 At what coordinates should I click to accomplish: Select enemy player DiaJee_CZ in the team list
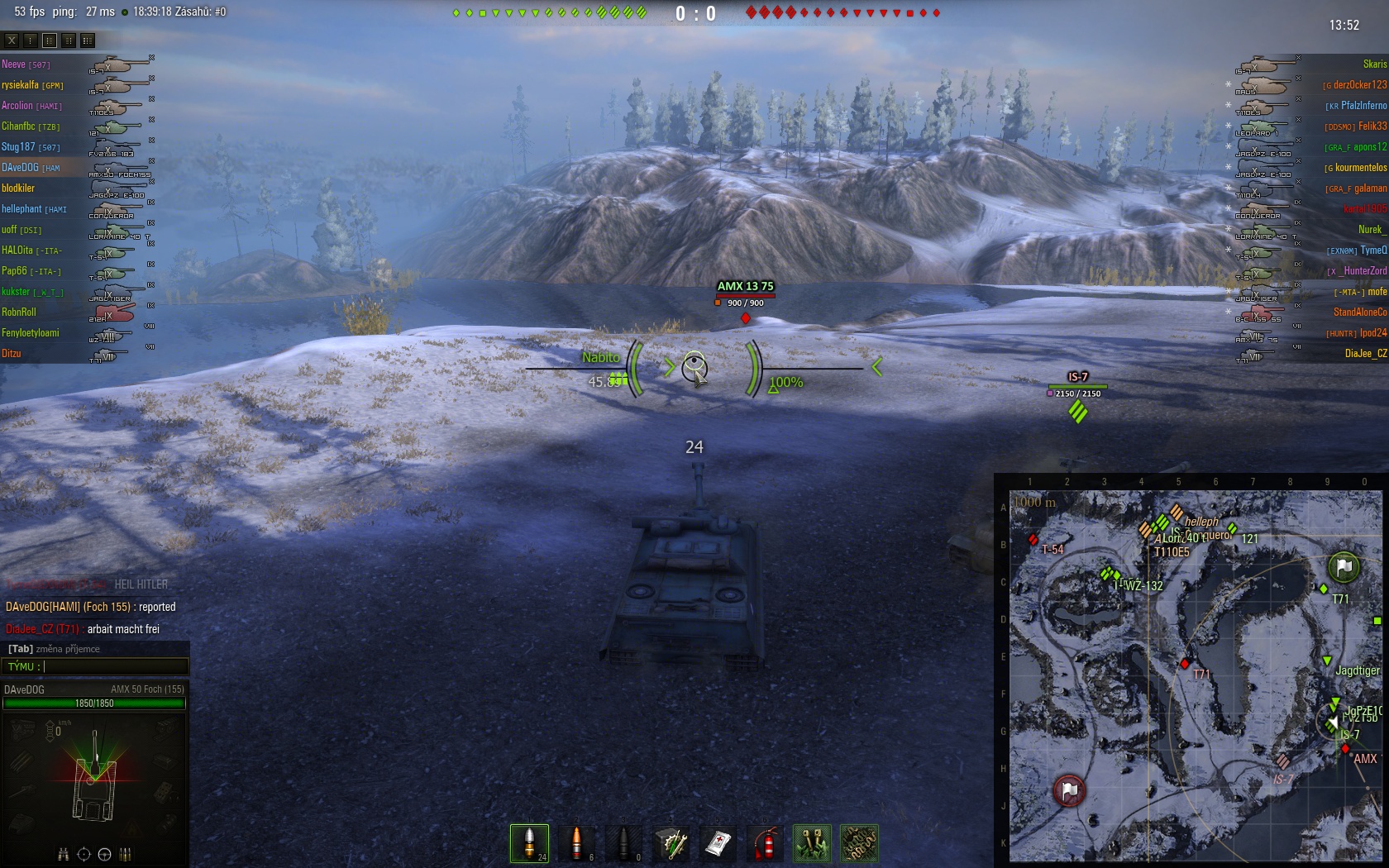(x=1365, y=354)
